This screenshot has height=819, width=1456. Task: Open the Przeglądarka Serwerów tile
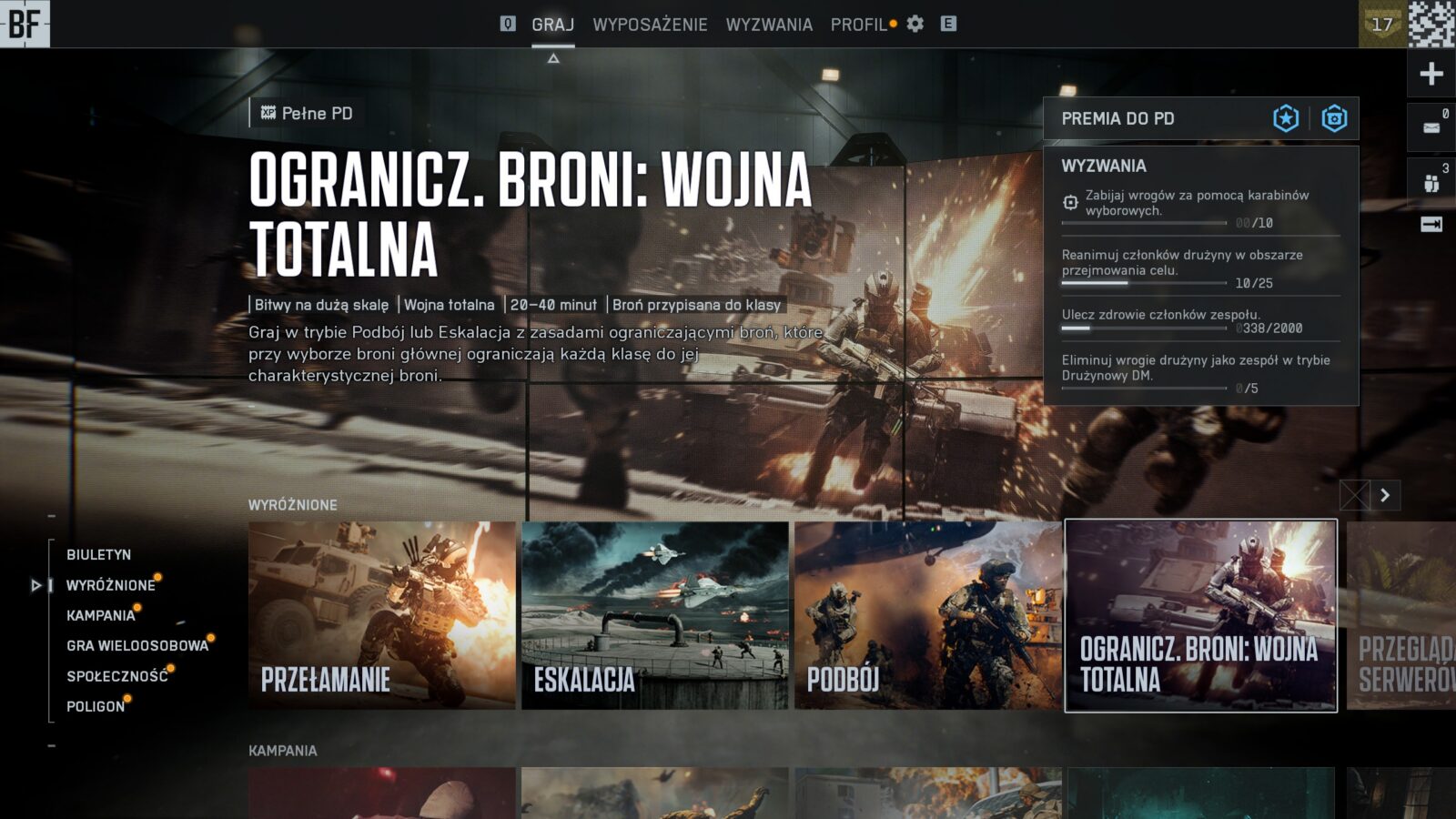[1401, 615]
